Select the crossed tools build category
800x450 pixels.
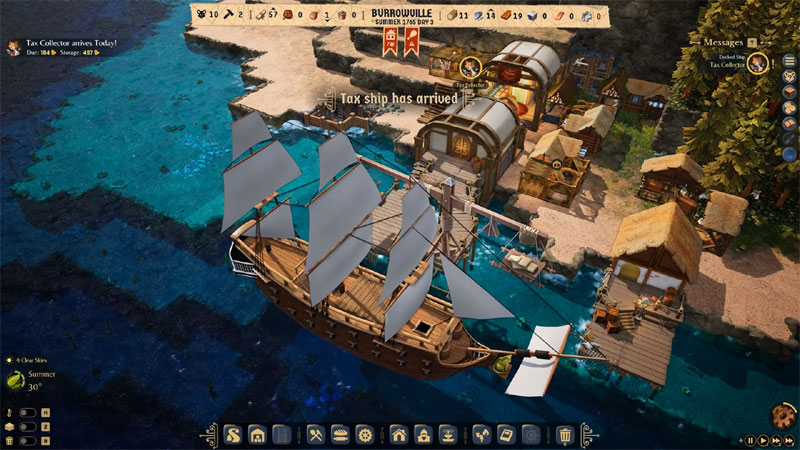click(x=314, y=435)
